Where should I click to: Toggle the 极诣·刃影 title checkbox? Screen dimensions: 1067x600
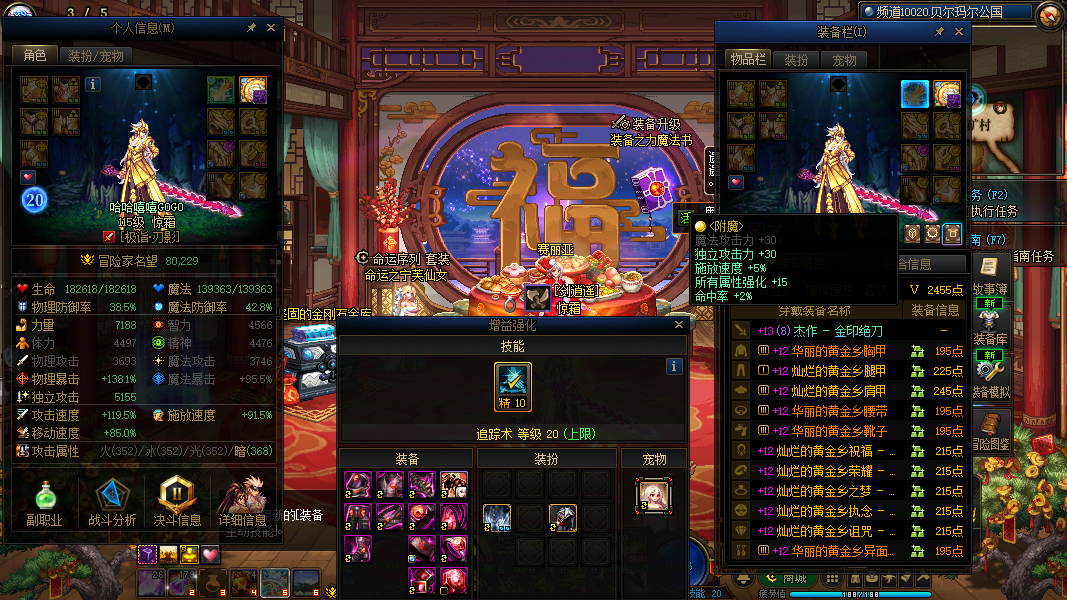[x=110, y=237]
